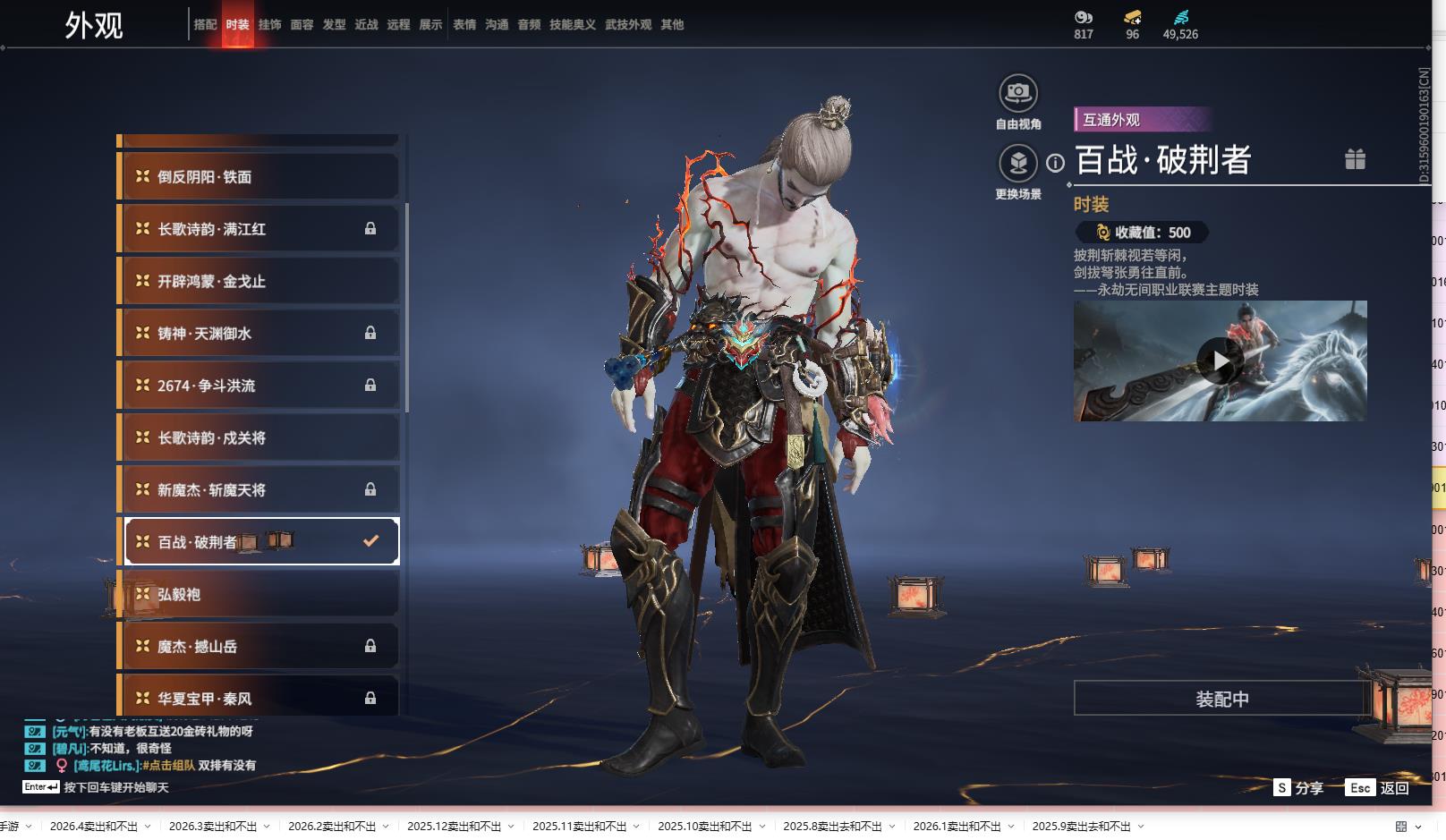Select the 2674·争斗洪流 outfit
1446x840 pixels.
[259, 386]
